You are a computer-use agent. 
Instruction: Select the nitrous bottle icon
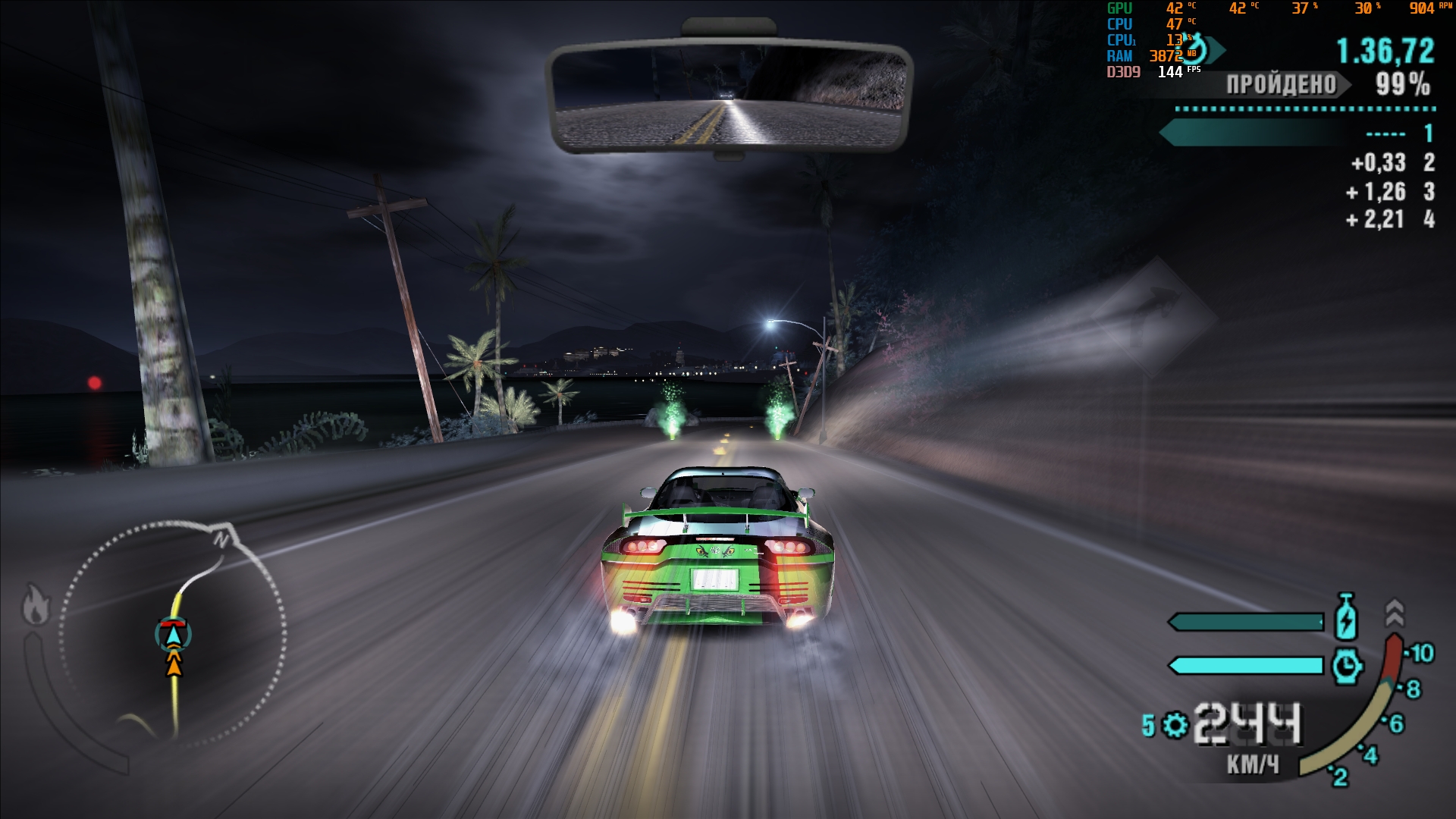(1345, 617)
